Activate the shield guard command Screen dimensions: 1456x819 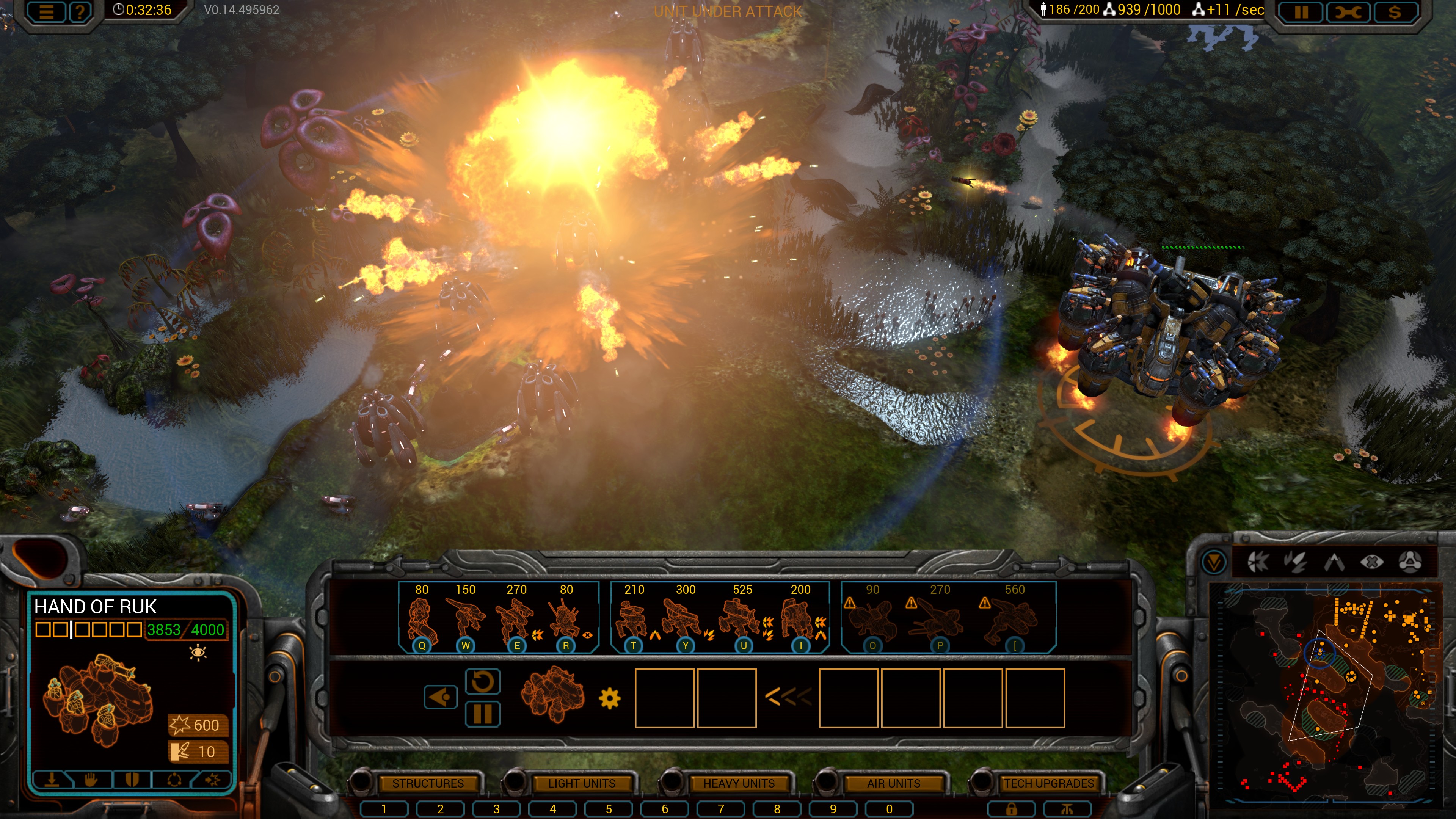coord(132,780)
